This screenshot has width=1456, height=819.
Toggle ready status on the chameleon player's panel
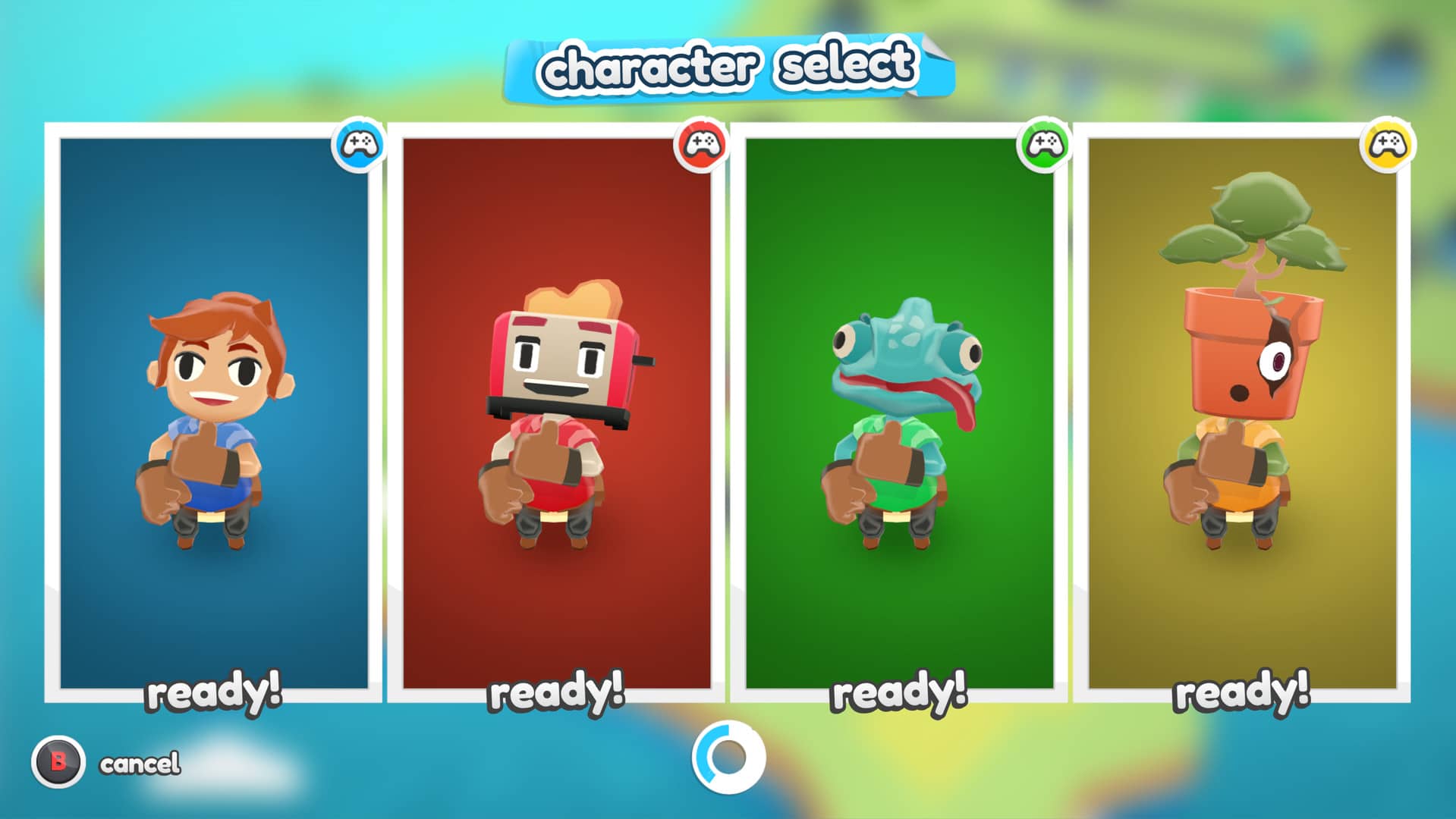pyautogui.click(x=899, y=692)
